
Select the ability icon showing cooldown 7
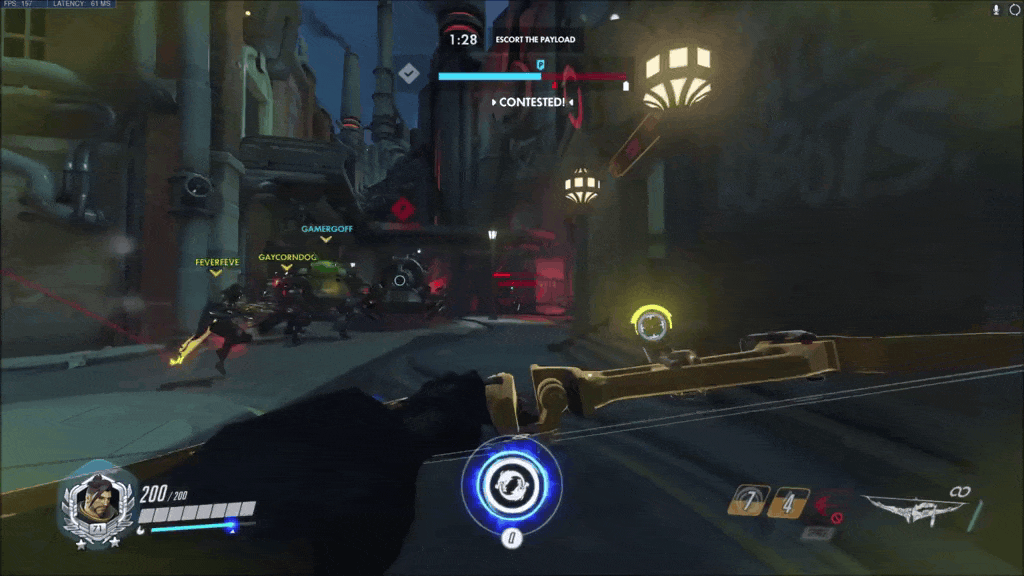point(748,501)
